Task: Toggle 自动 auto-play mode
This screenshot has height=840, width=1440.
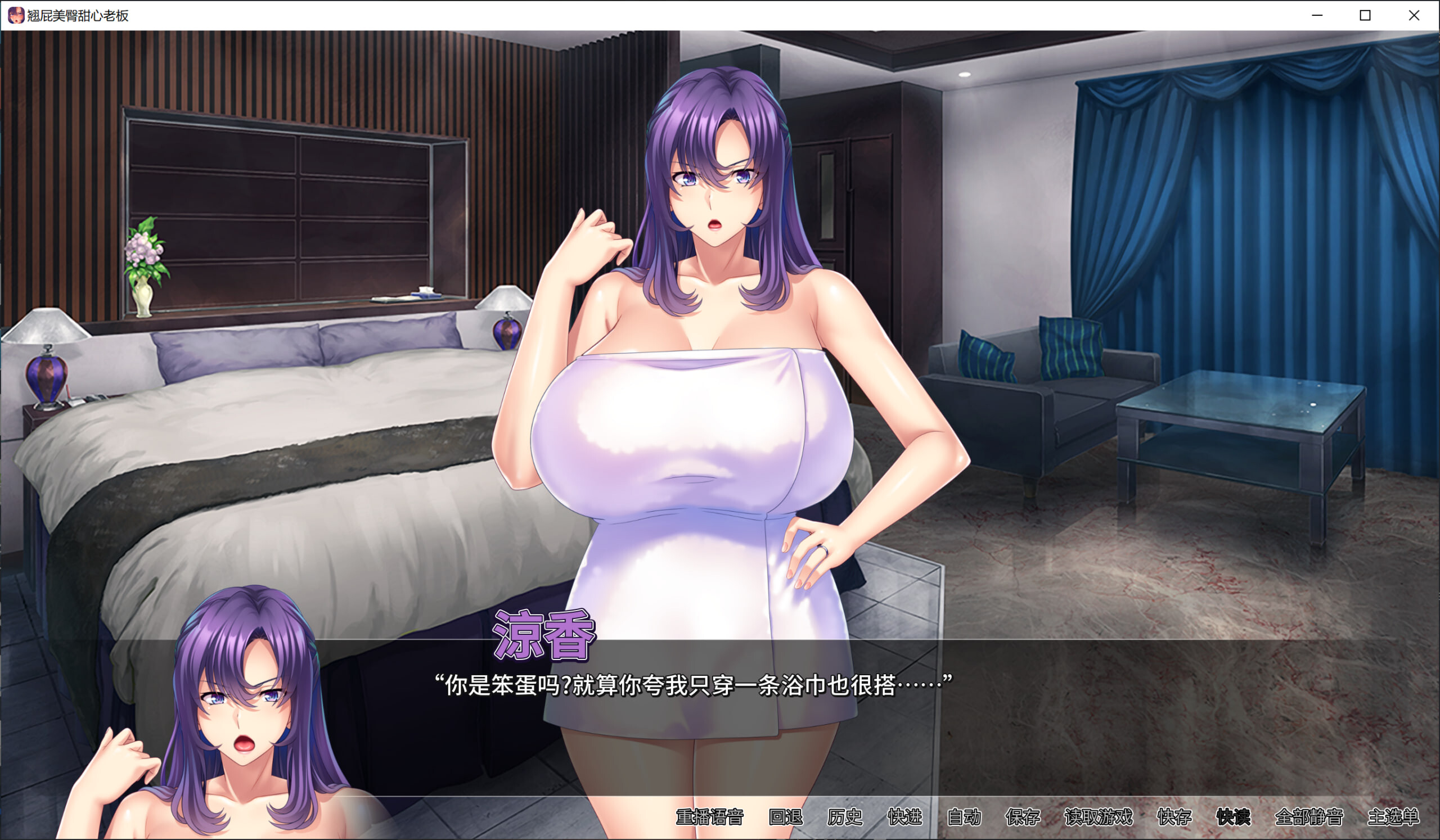Action: 964,817
